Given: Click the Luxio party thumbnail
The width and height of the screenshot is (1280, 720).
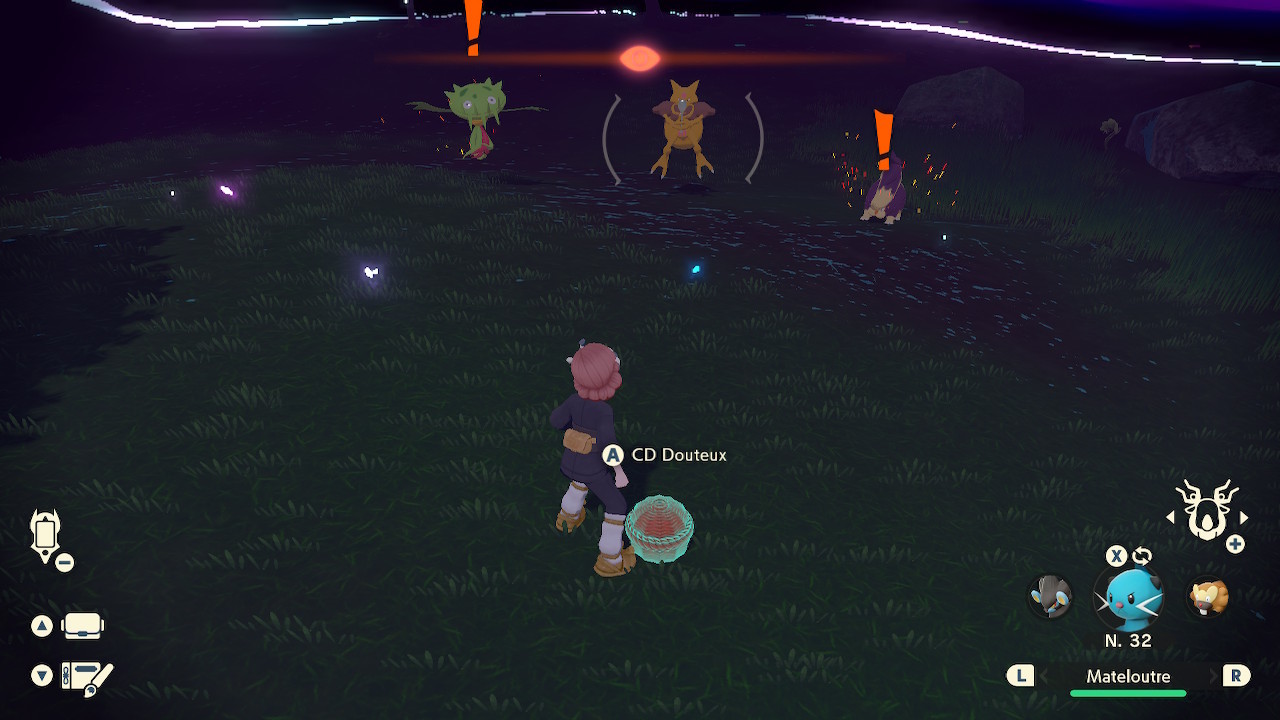Looking at the screenshot, I should click(1051, 598).
